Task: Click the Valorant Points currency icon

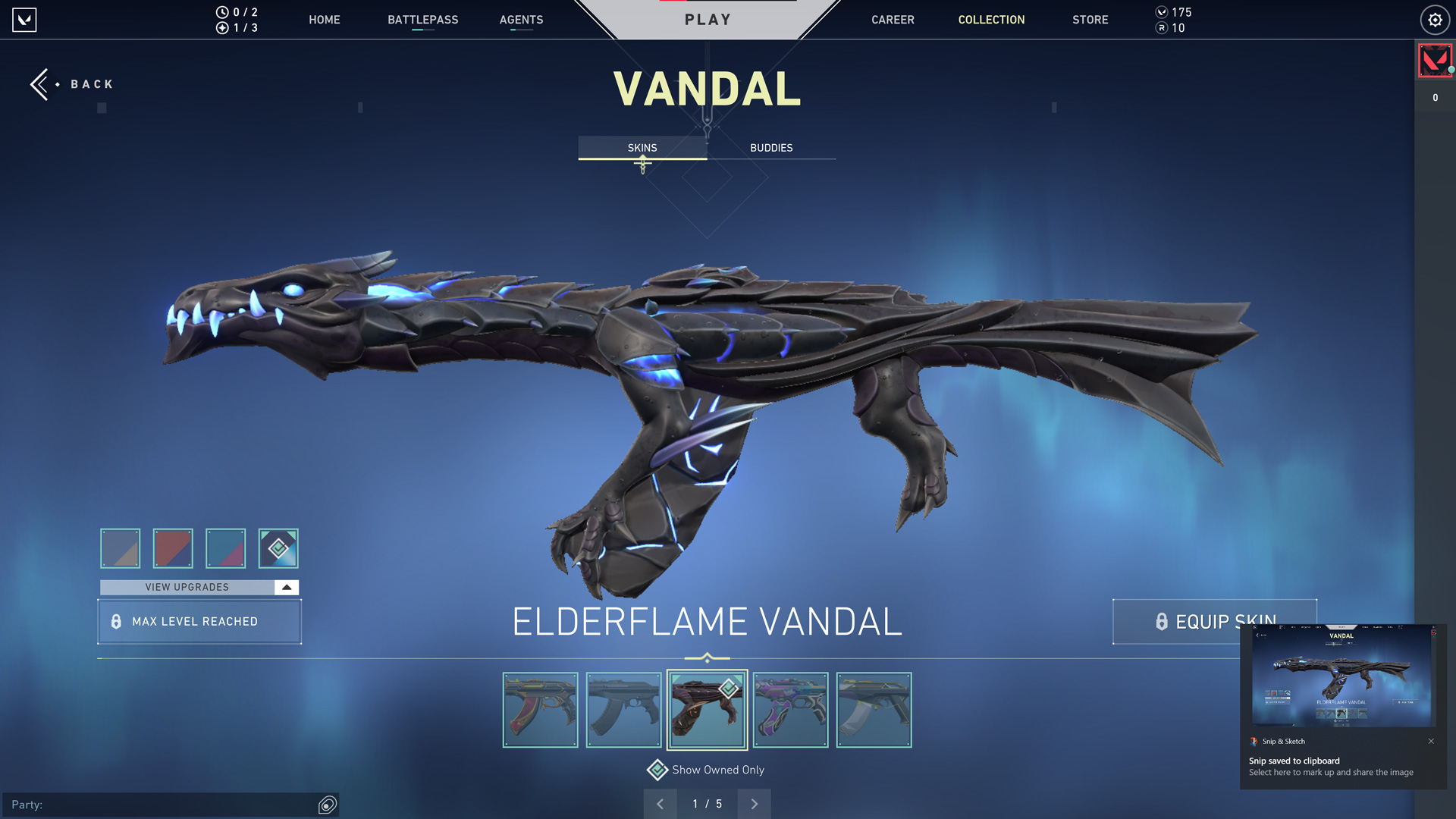Action: [x=1162, y=12]
